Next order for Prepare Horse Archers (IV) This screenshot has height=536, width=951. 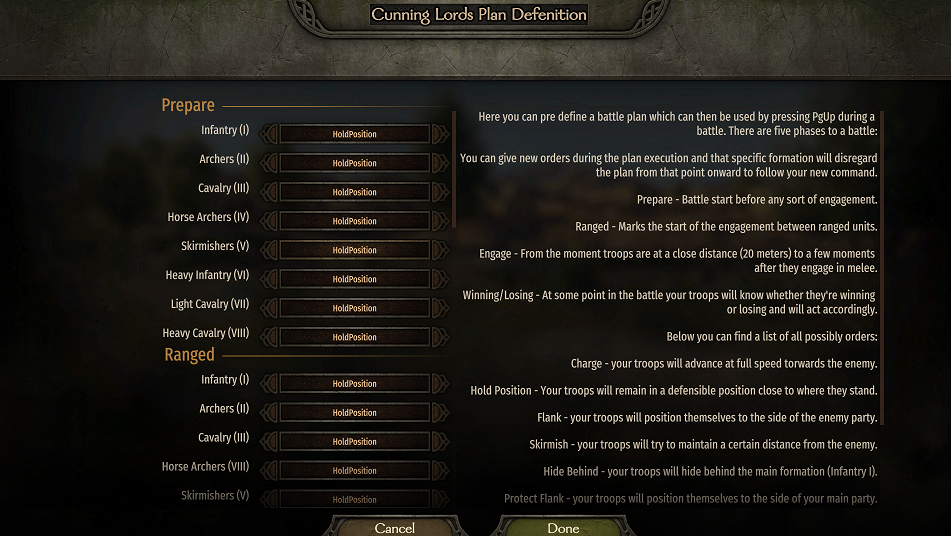click(440, 221)
